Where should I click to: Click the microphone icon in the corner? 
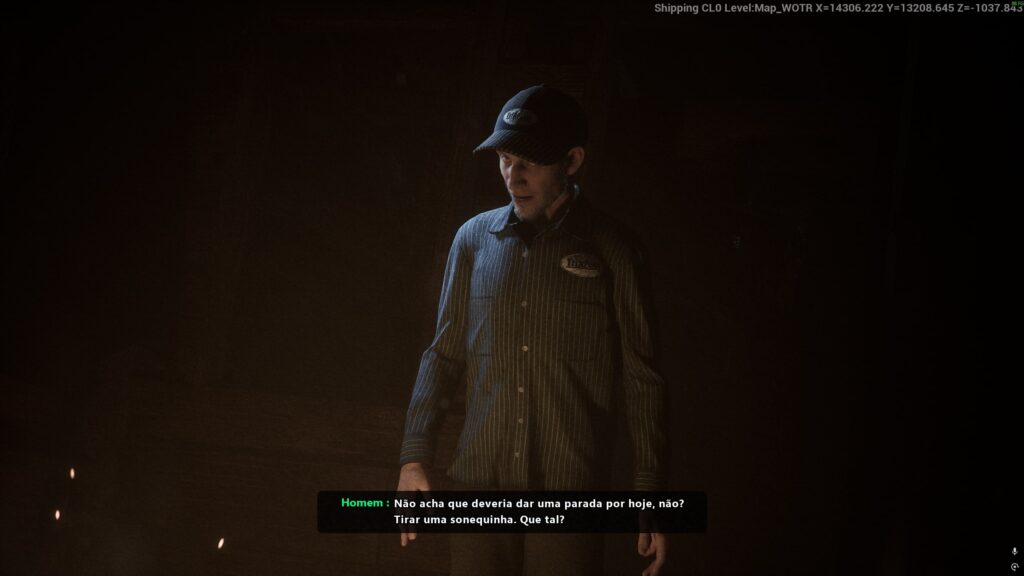[1015, 551]
